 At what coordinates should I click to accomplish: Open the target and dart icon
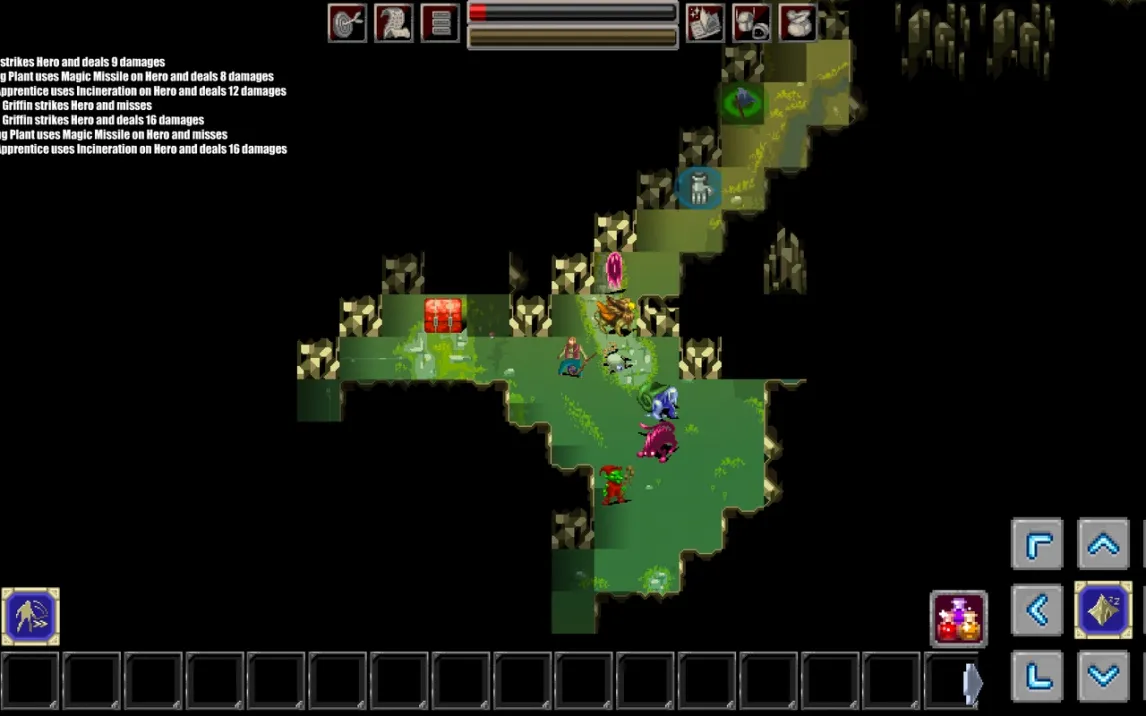tap(347, 22)
